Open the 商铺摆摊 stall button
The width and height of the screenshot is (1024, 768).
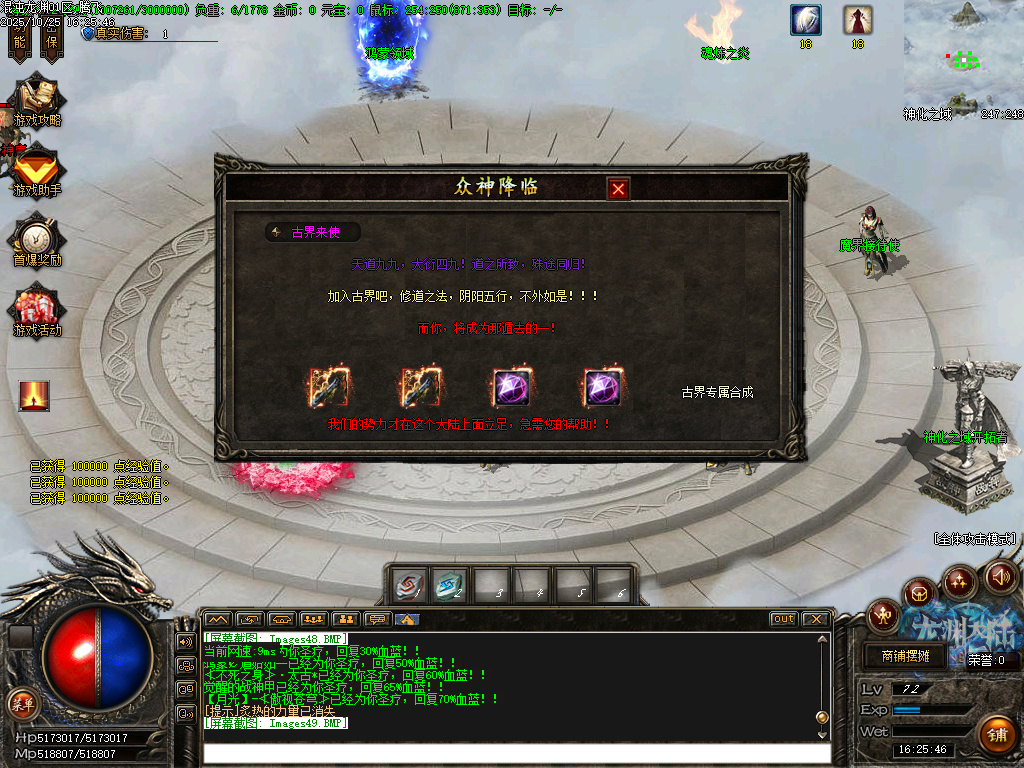[x=905, y=657]
